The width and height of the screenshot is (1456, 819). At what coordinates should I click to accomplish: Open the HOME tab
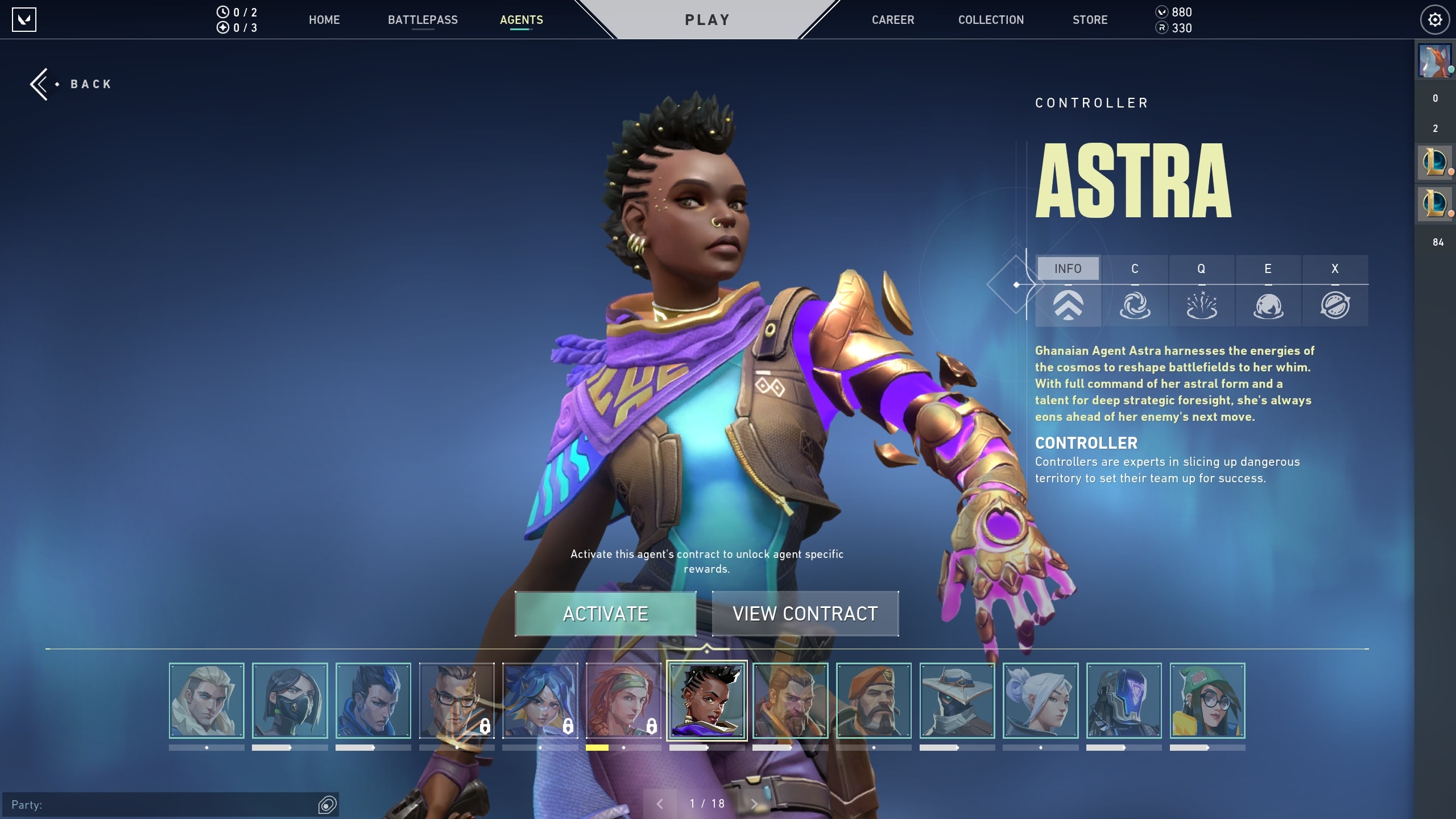324,20
